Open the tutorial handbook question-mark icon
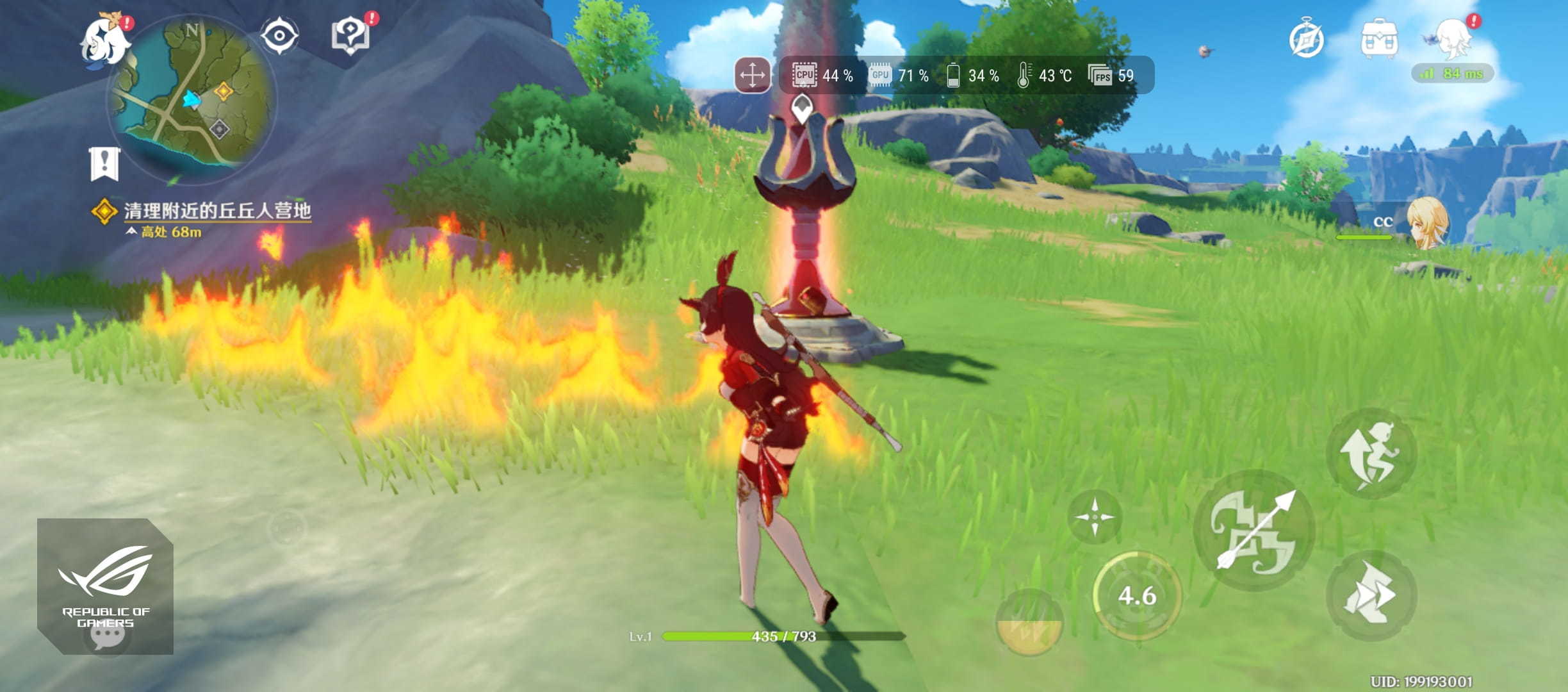1568x692 pixels. click(x=350, y=35)
